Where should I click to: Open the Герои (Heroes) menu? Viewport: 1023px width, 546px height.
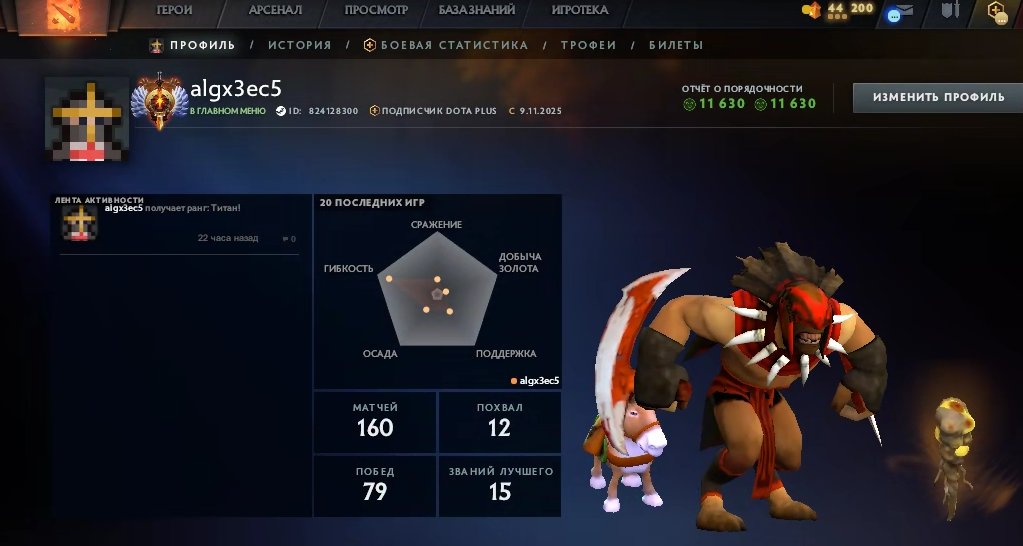point(174,10)
